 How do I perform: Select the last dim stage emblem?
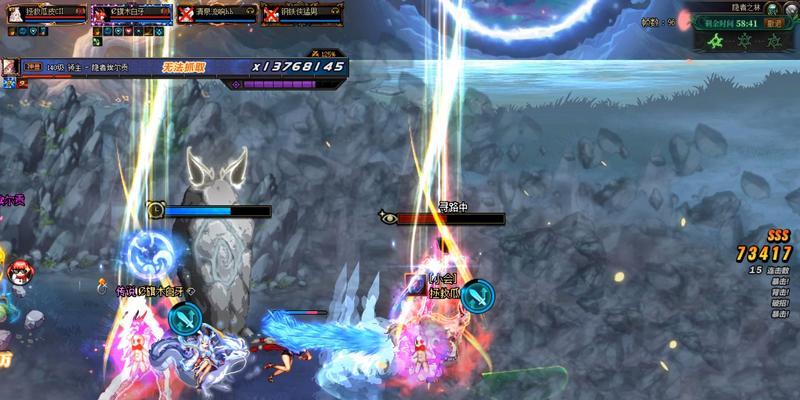point(772,41)
